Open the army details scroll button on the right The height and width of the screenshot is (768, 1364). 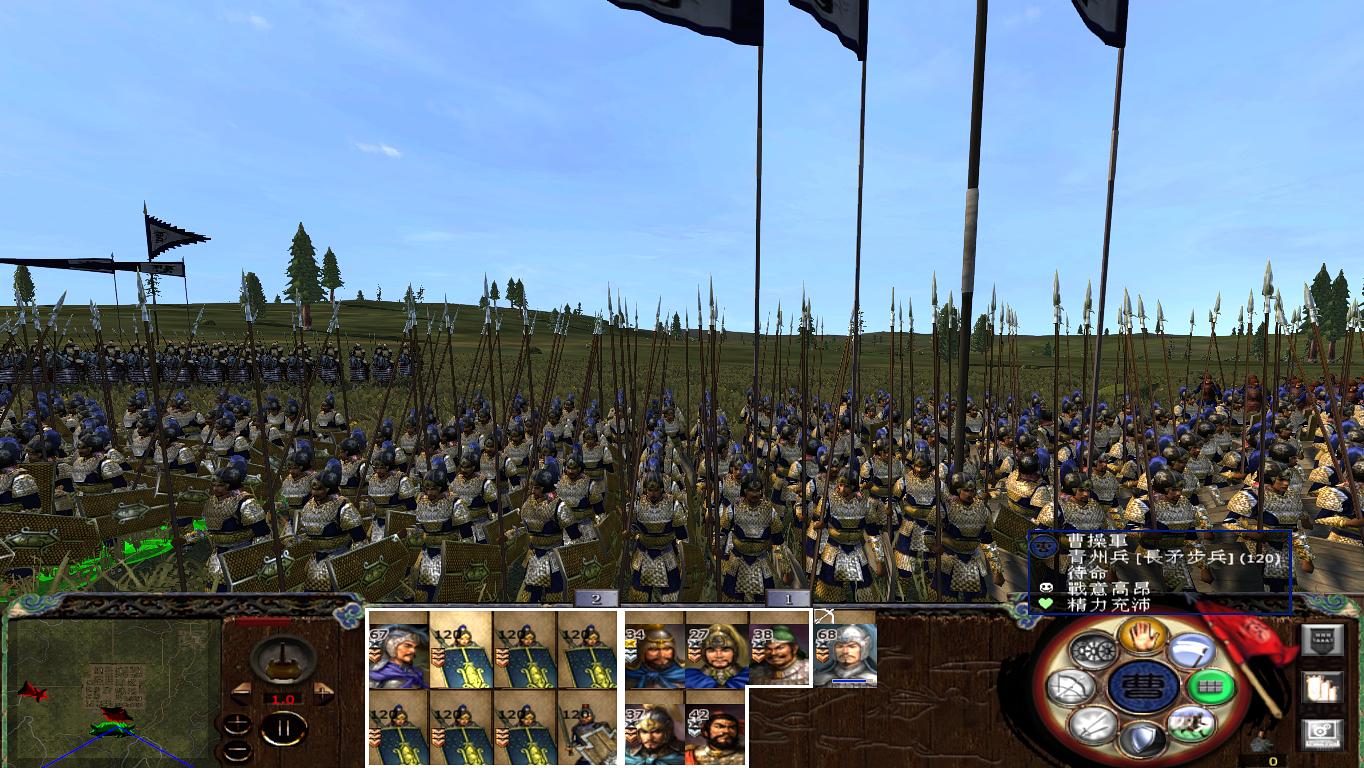pyautogui.click(x=1323, y=640)
